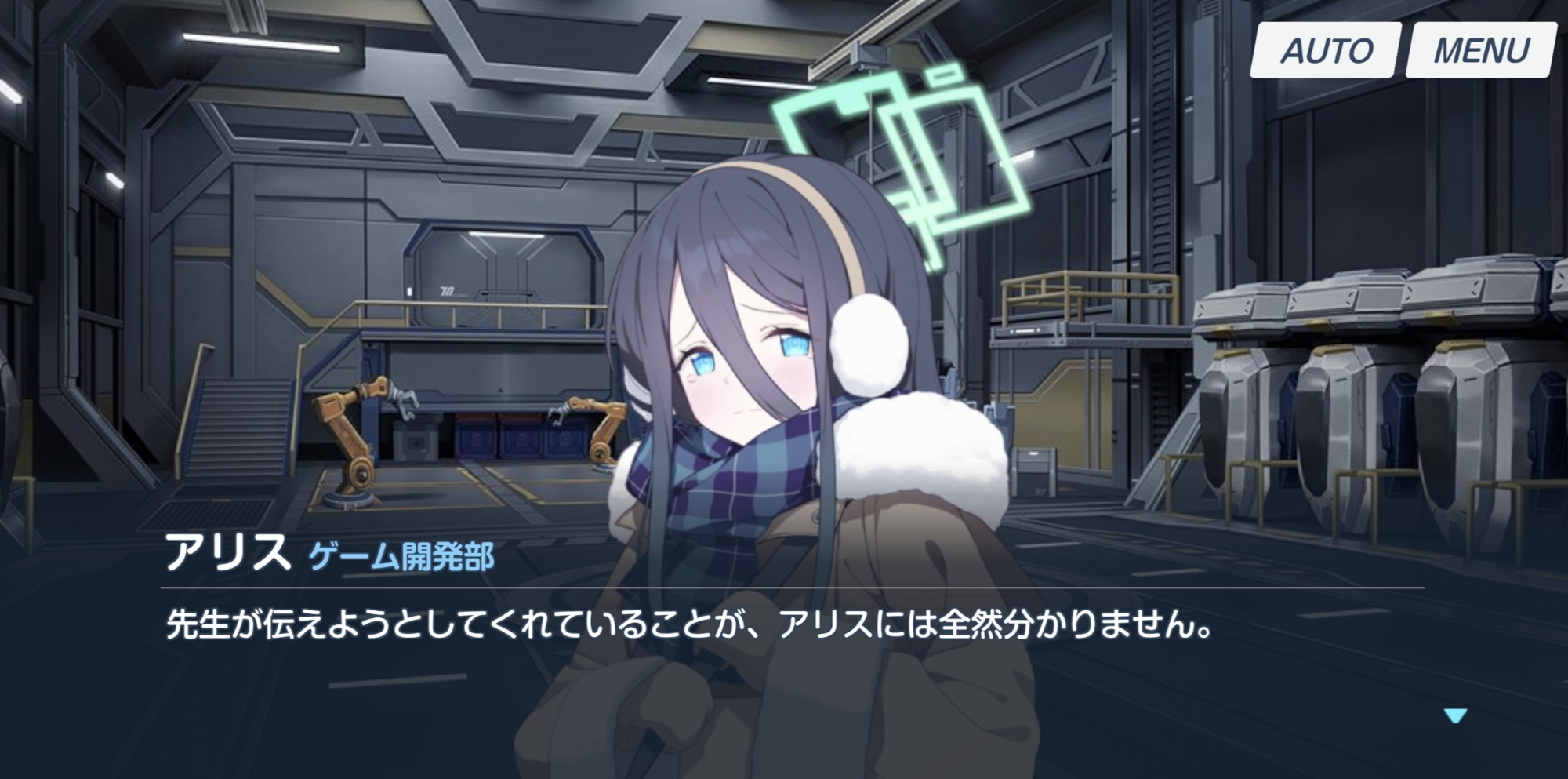Open the MENU button

click(x=1480, y=51)
